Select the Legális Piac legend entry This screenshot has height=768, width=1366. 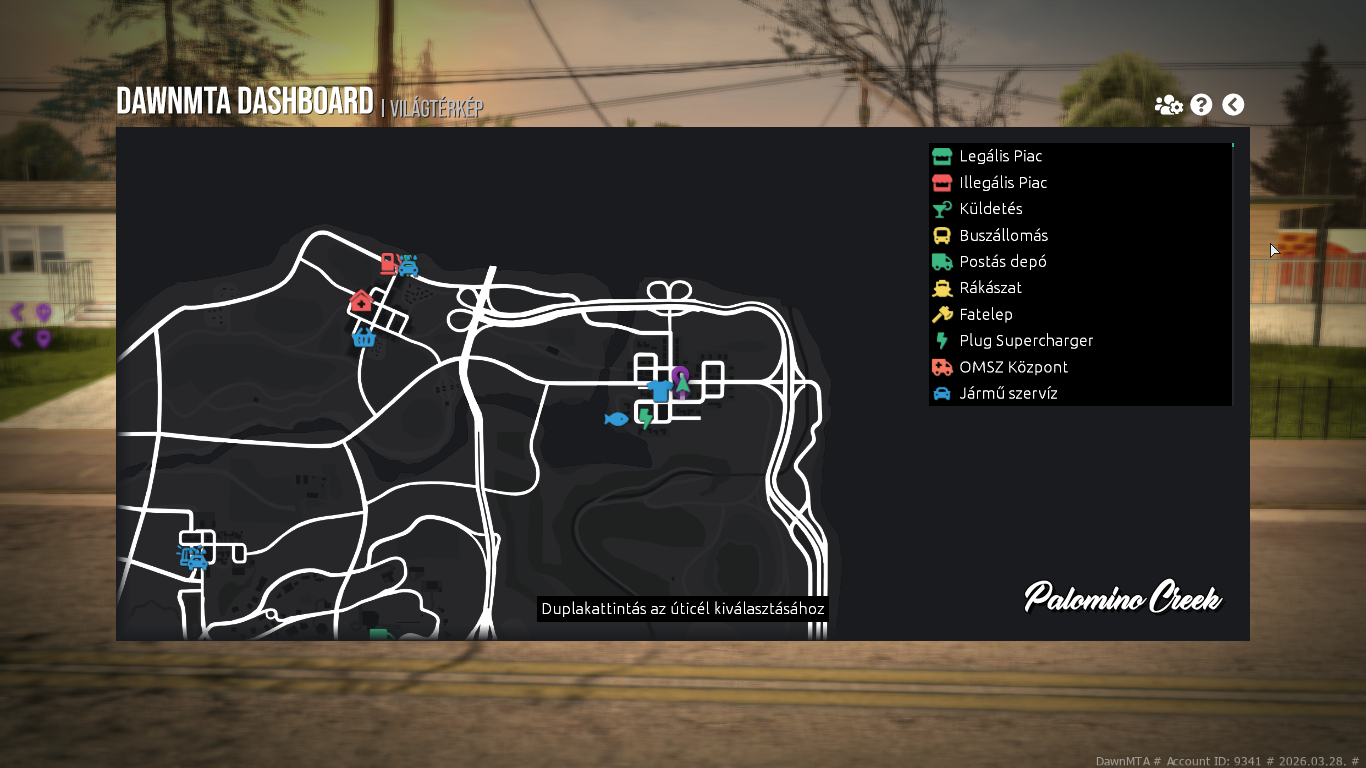coord(1000,156)
